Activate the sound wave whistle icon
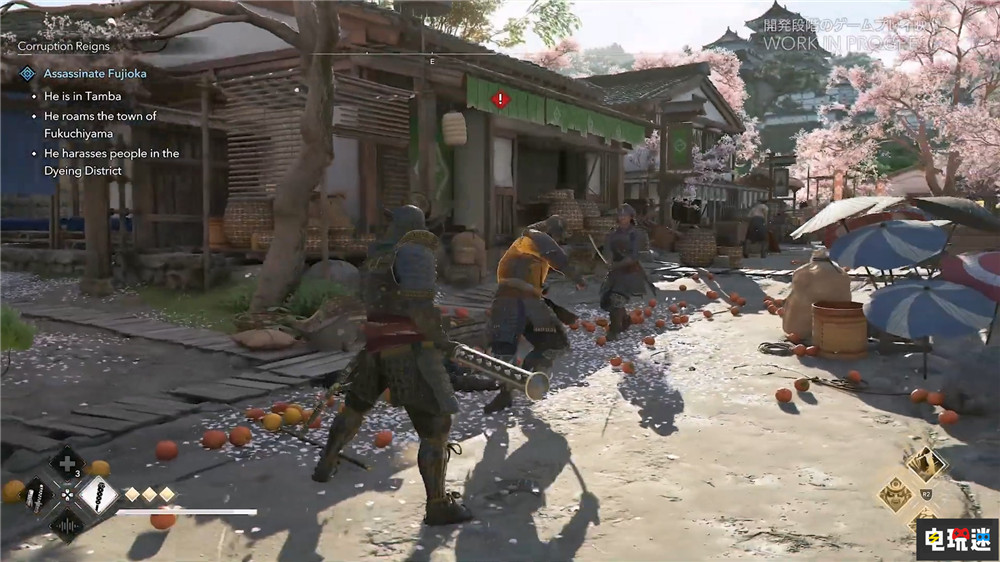The image size is (1000, 562). 67,524
